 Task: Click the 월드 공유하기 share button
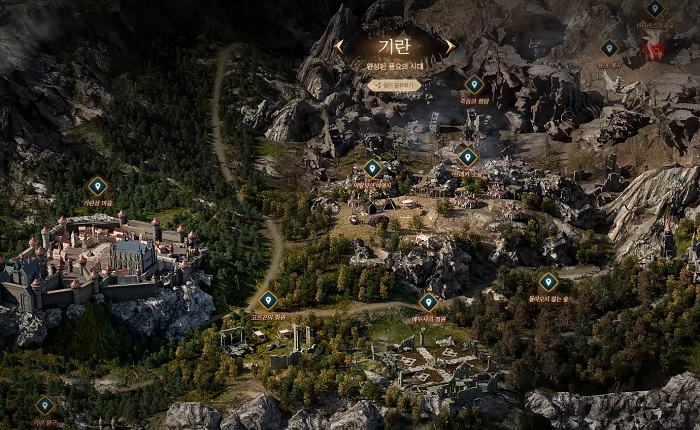click(394, 85)
